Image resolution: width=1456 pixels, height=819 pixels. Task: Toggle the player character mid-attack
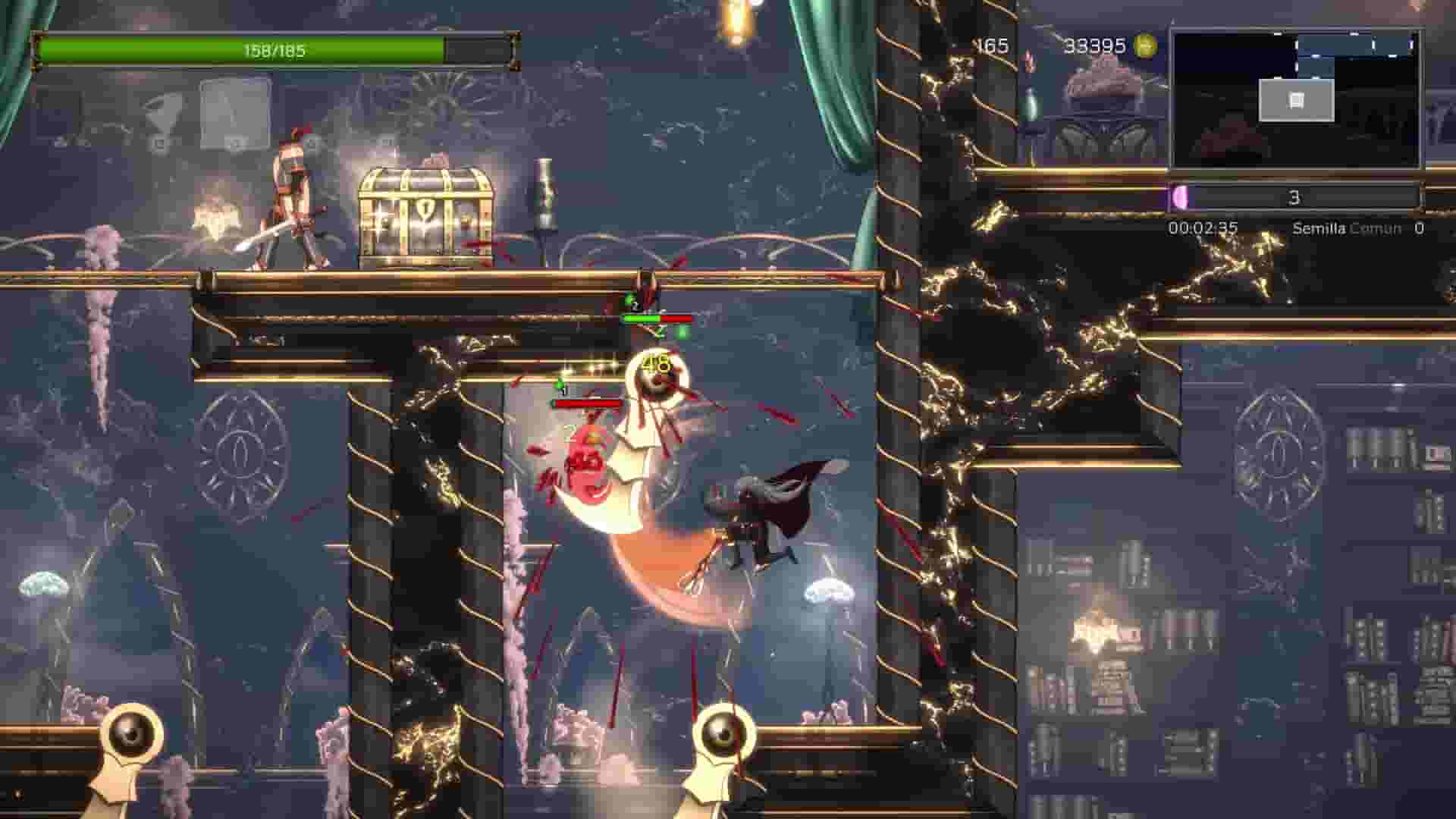(758, 516)
